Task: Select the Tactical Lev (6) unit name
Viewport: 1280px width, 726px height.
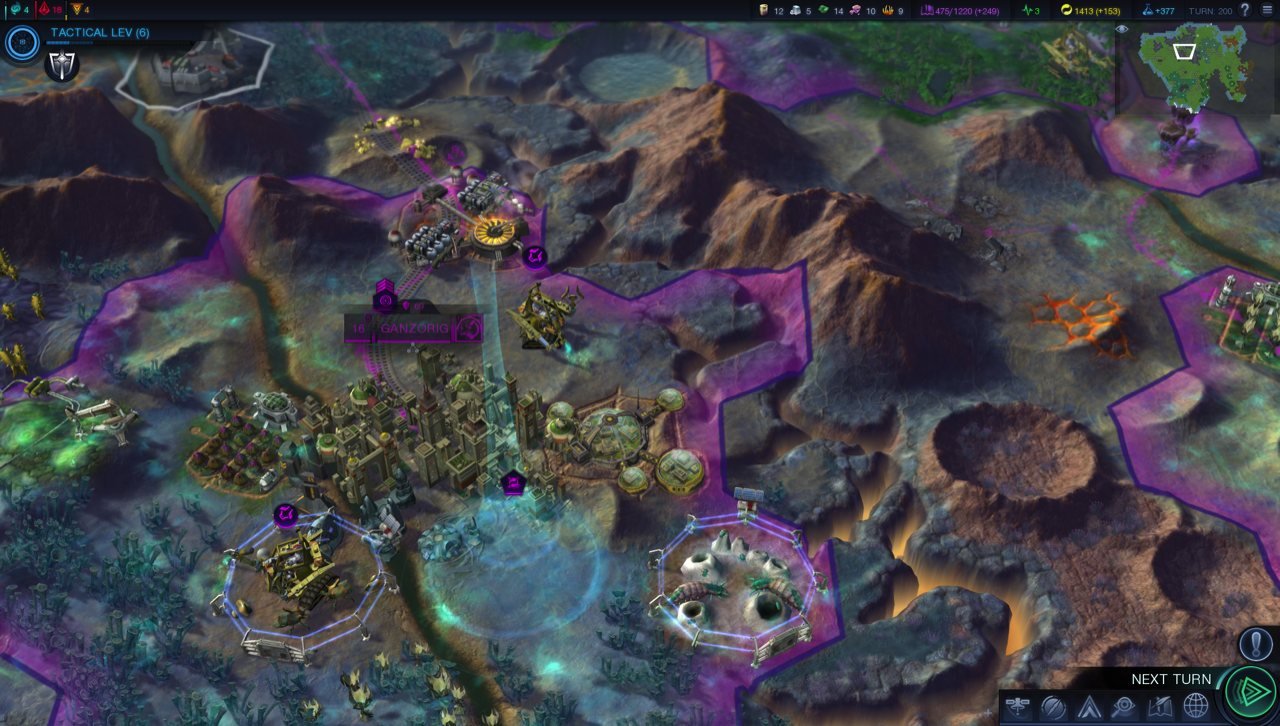Action: 100,32
